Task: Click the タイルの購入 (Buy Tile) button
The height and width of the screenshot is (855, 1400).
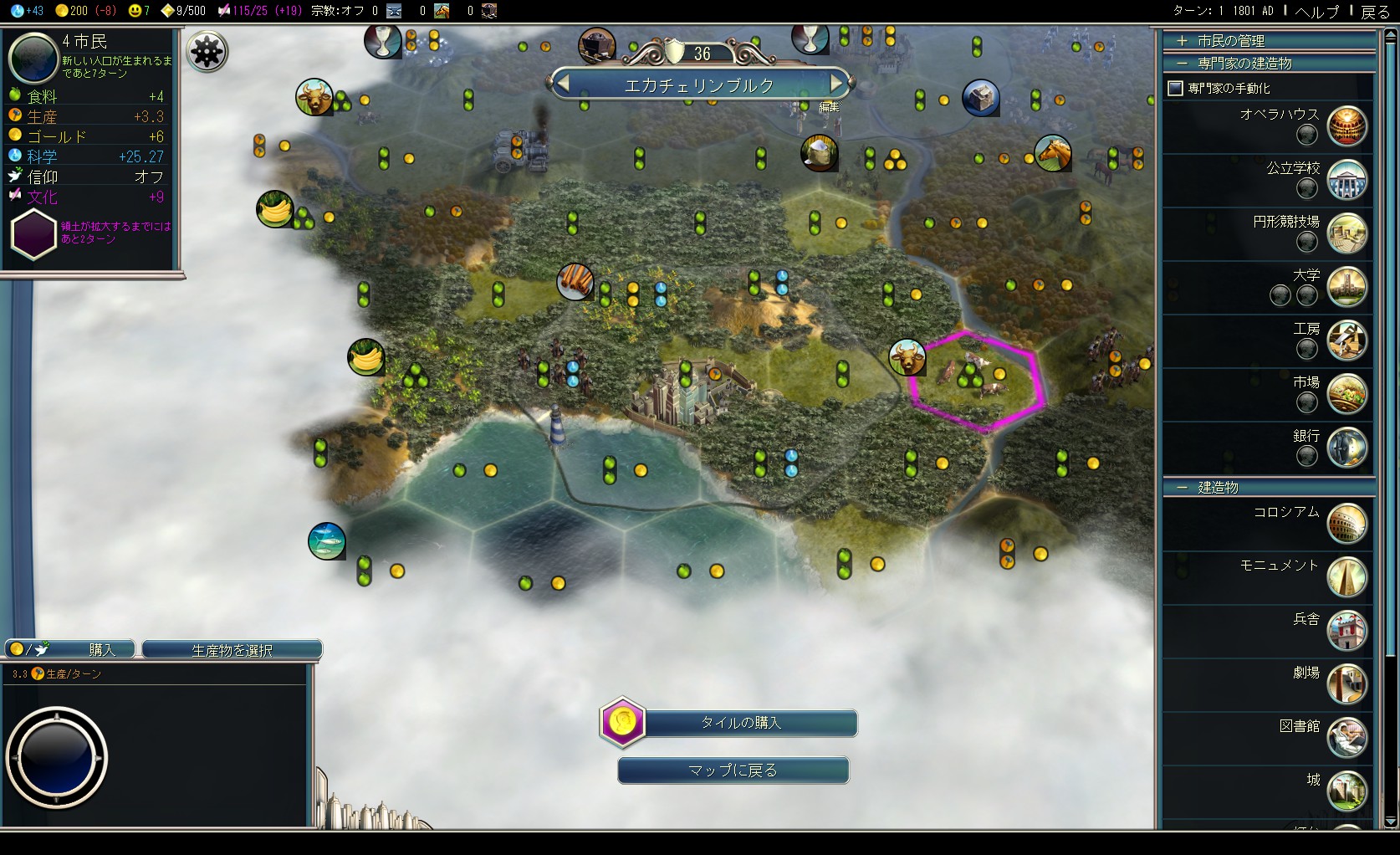Action: coord(740,723)
